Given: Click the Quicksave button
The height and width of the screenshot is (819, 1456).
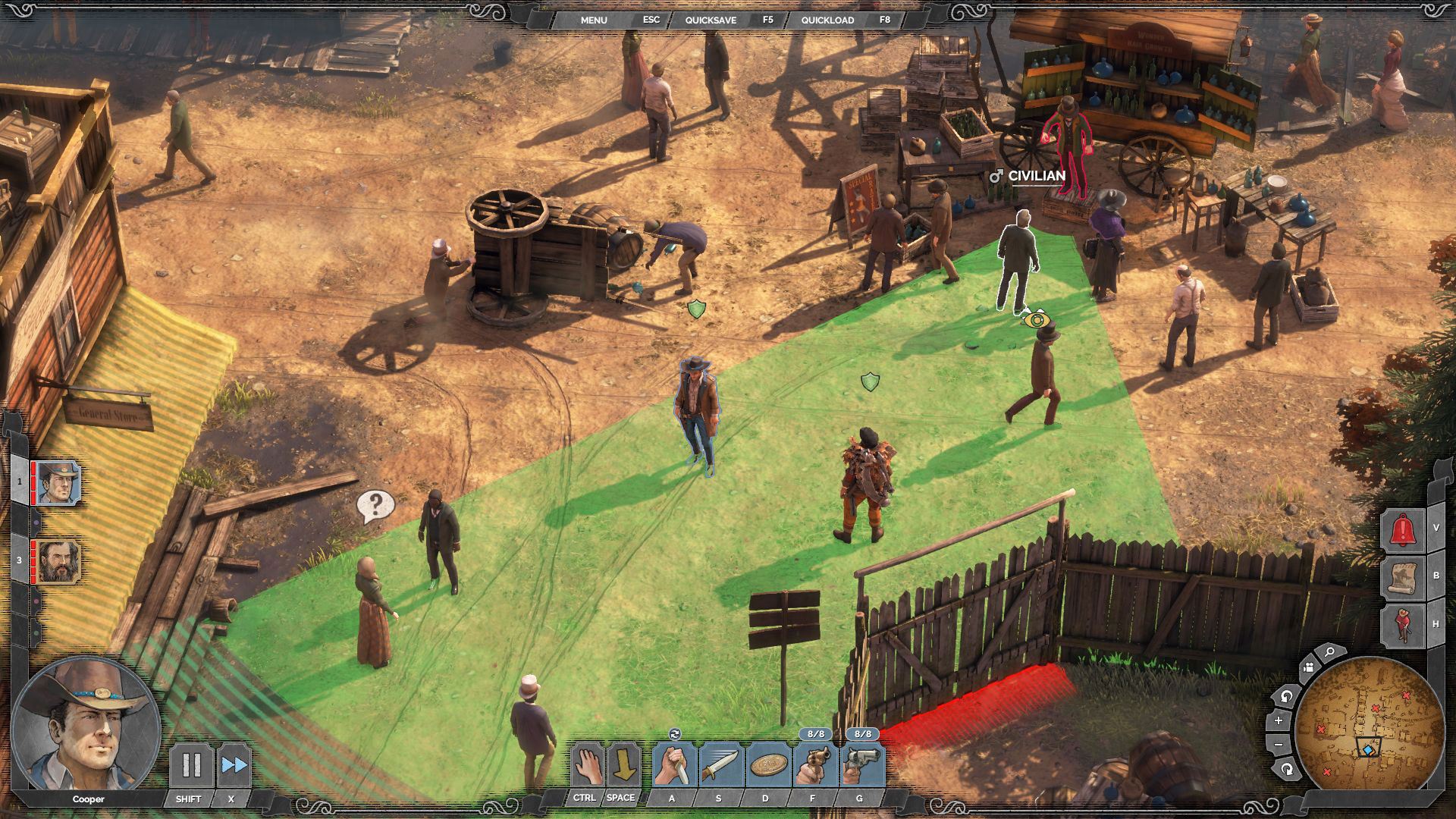Looking at the screenshot, I should point(711,20).
